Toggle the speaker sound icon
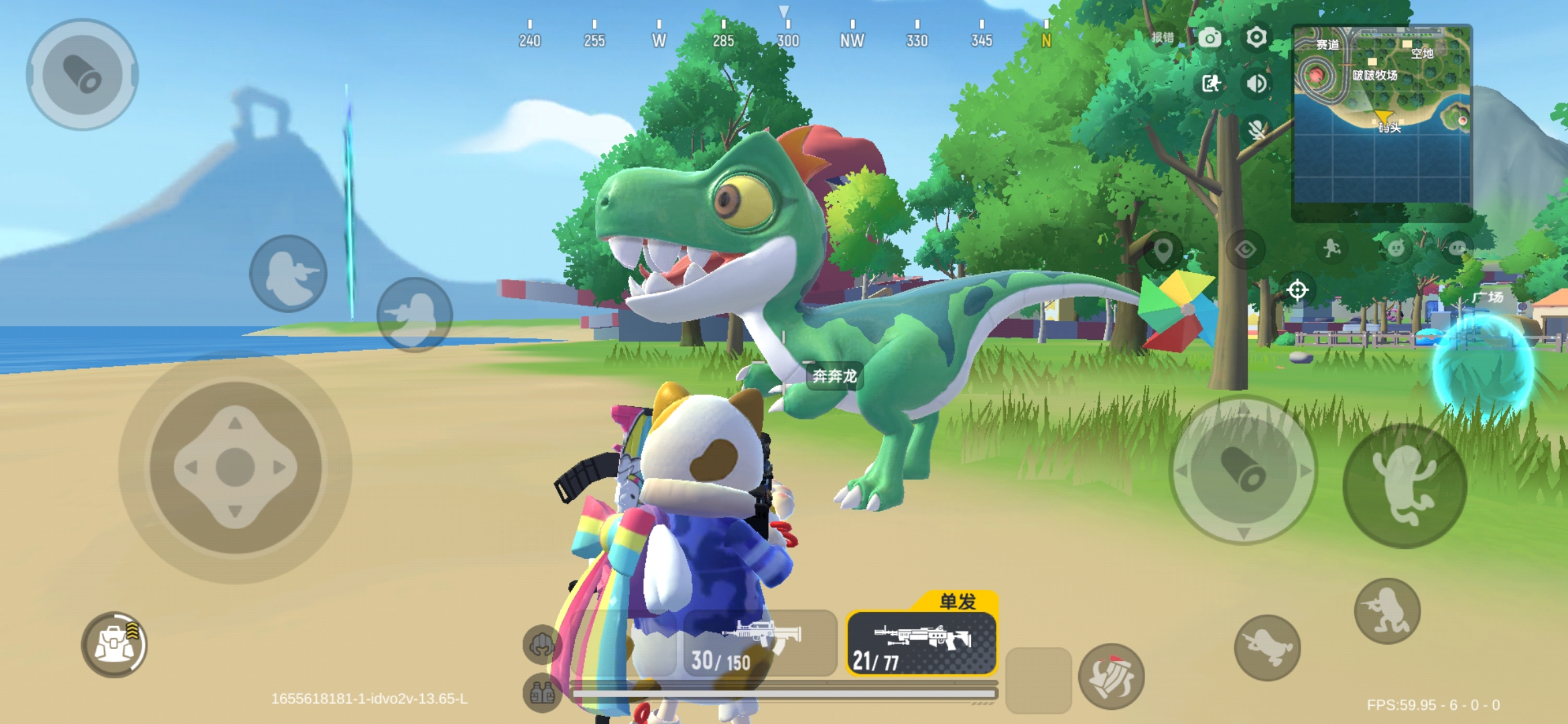This screenshot has height=724, width=1568. pyautogui.click(x=1256, y=84)
